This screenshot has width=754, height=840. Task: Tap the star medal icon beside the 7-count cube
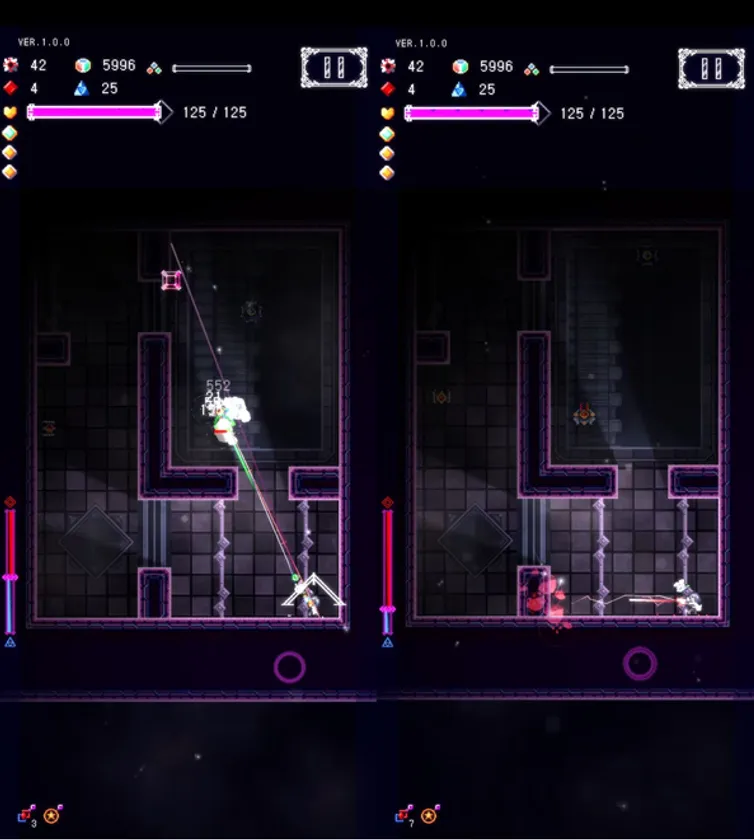(x=430, y=816)
